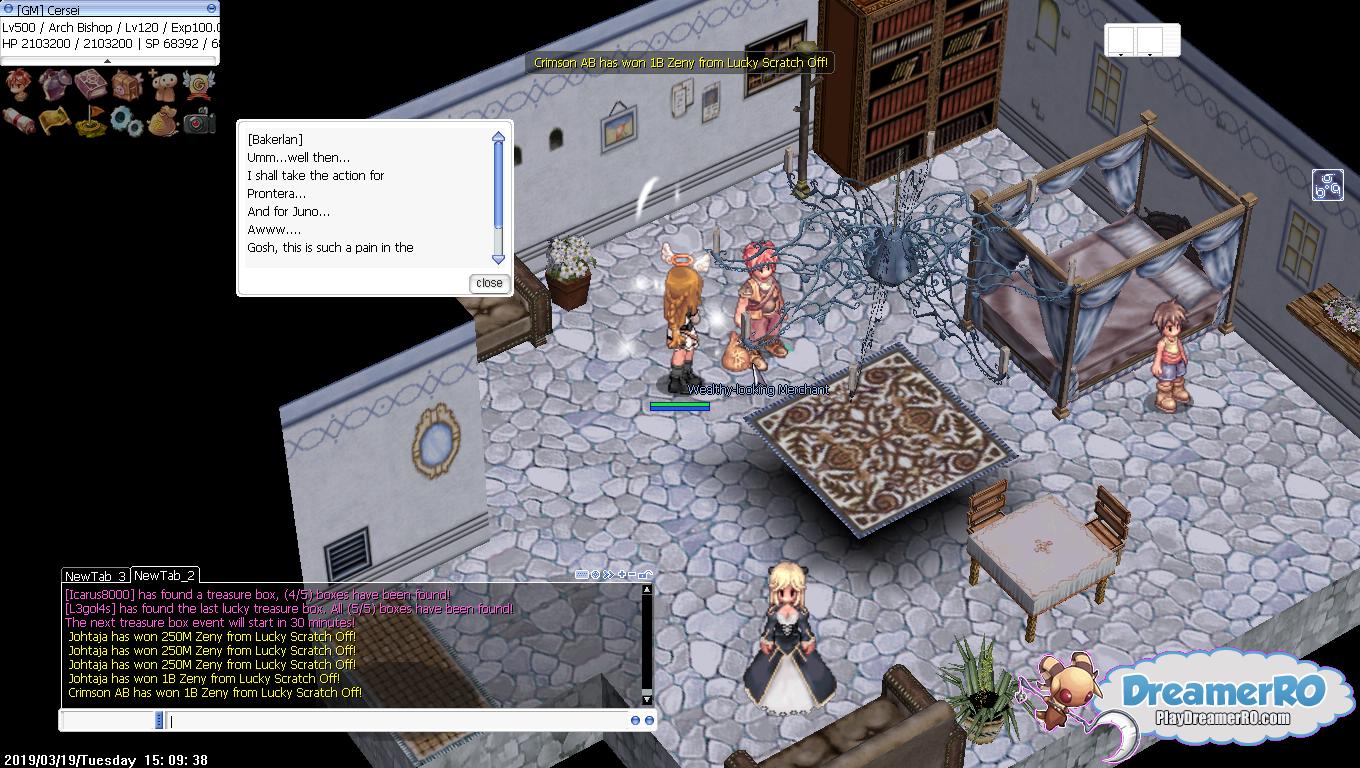Image resolution: width=1360 pixels, height=768 pixels.
Task: Open the party icon with plus sign
Action: coord(163,86)
